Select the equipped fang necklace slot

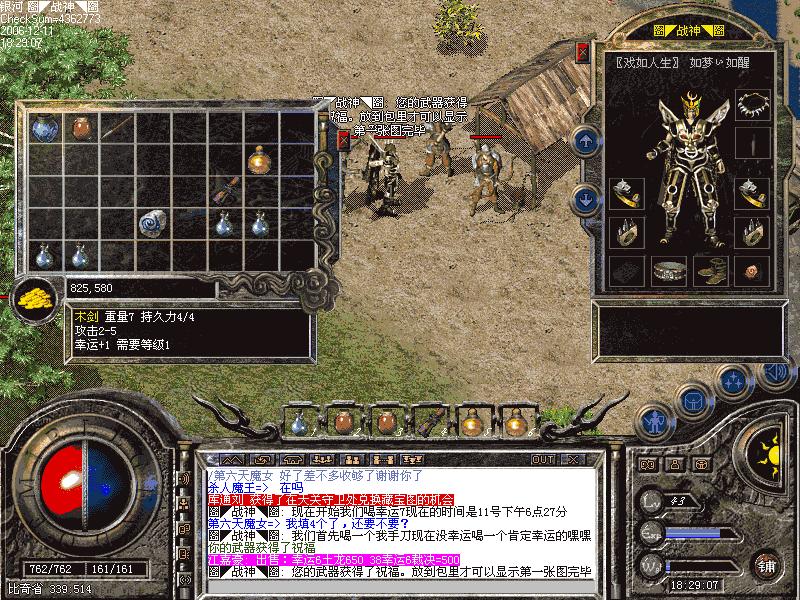751,103
